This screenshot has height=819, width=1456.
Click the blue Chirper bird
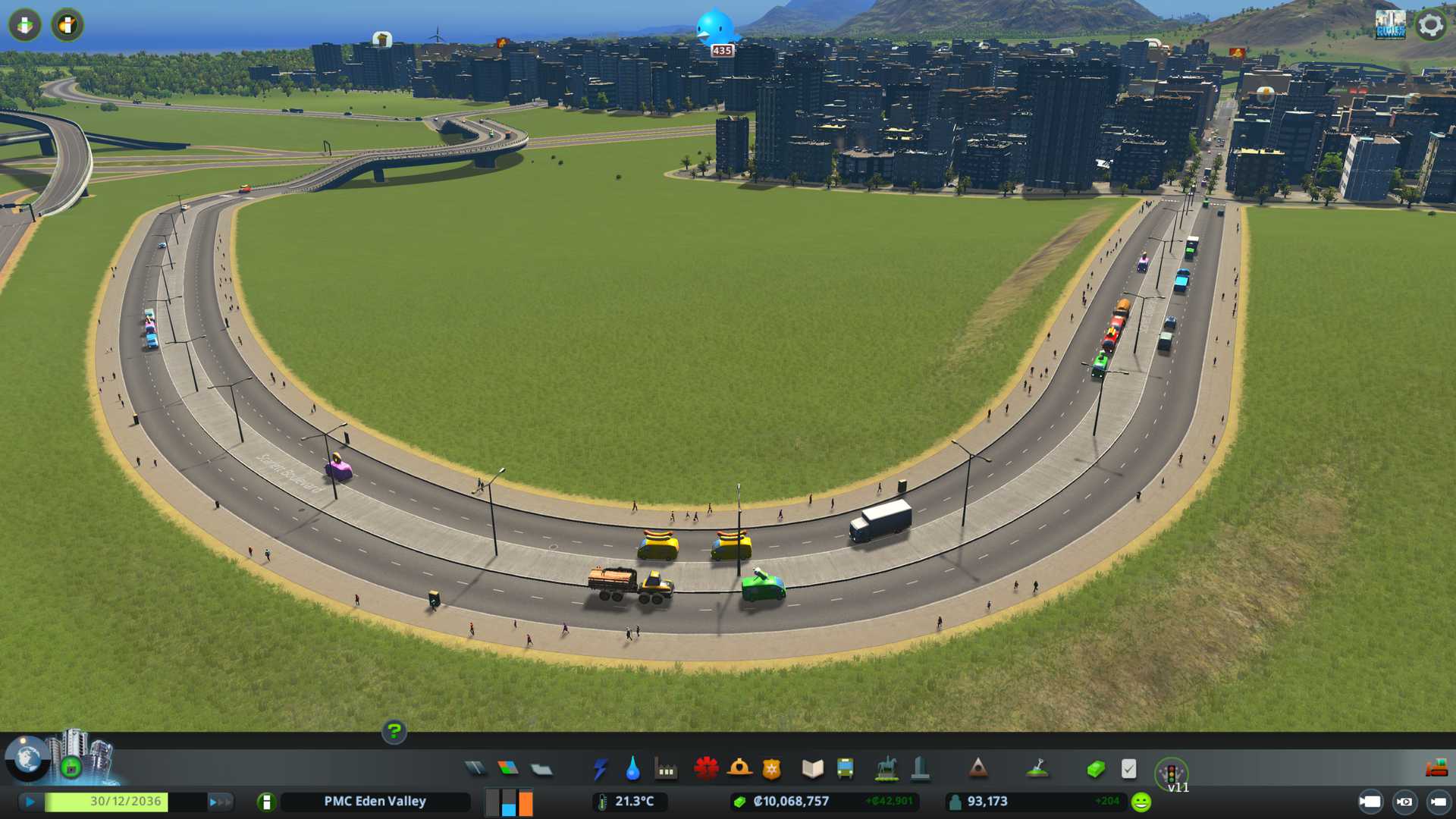714,27
